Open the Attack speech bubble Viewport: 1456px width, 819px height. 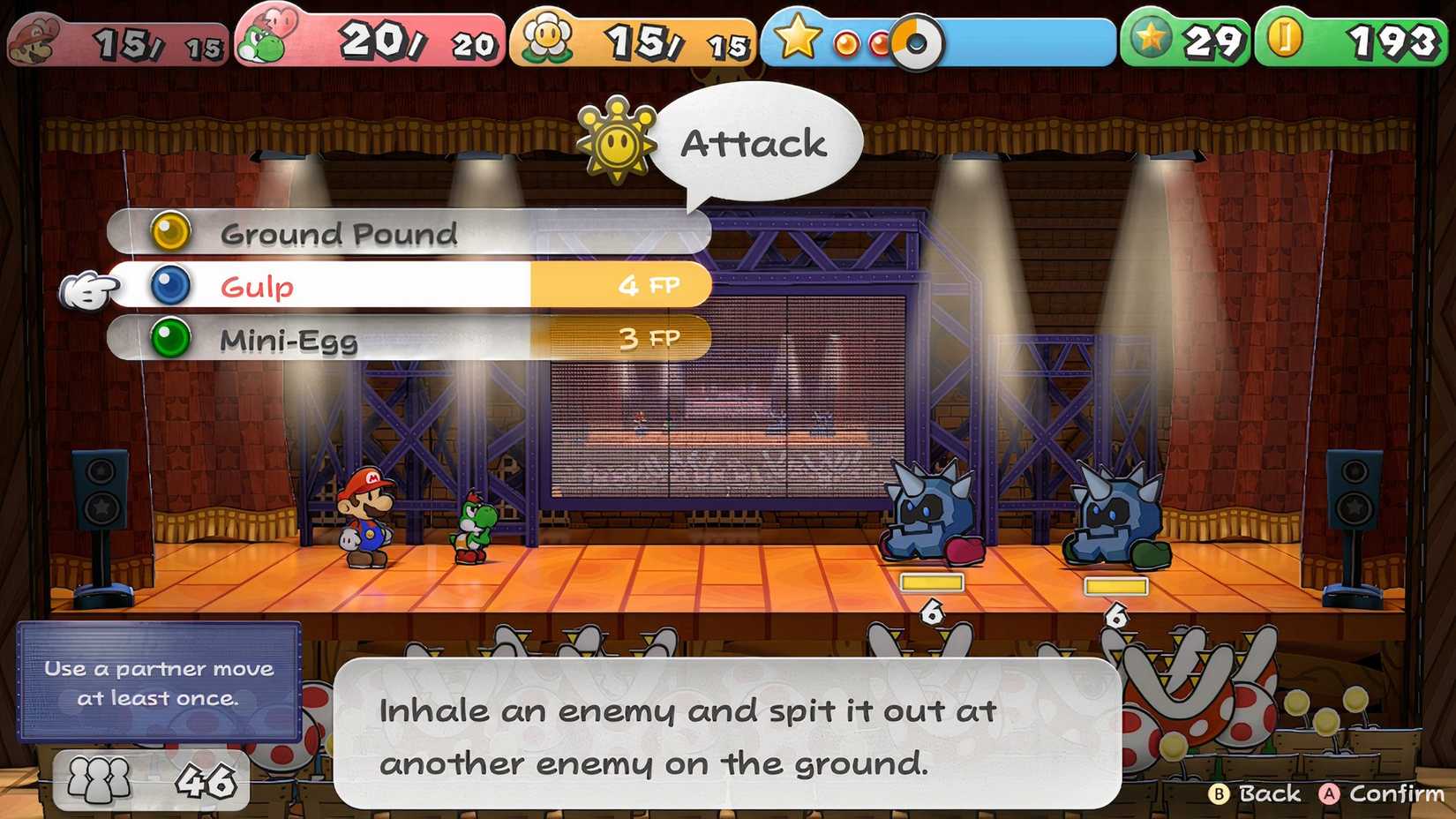pos(761,141)
